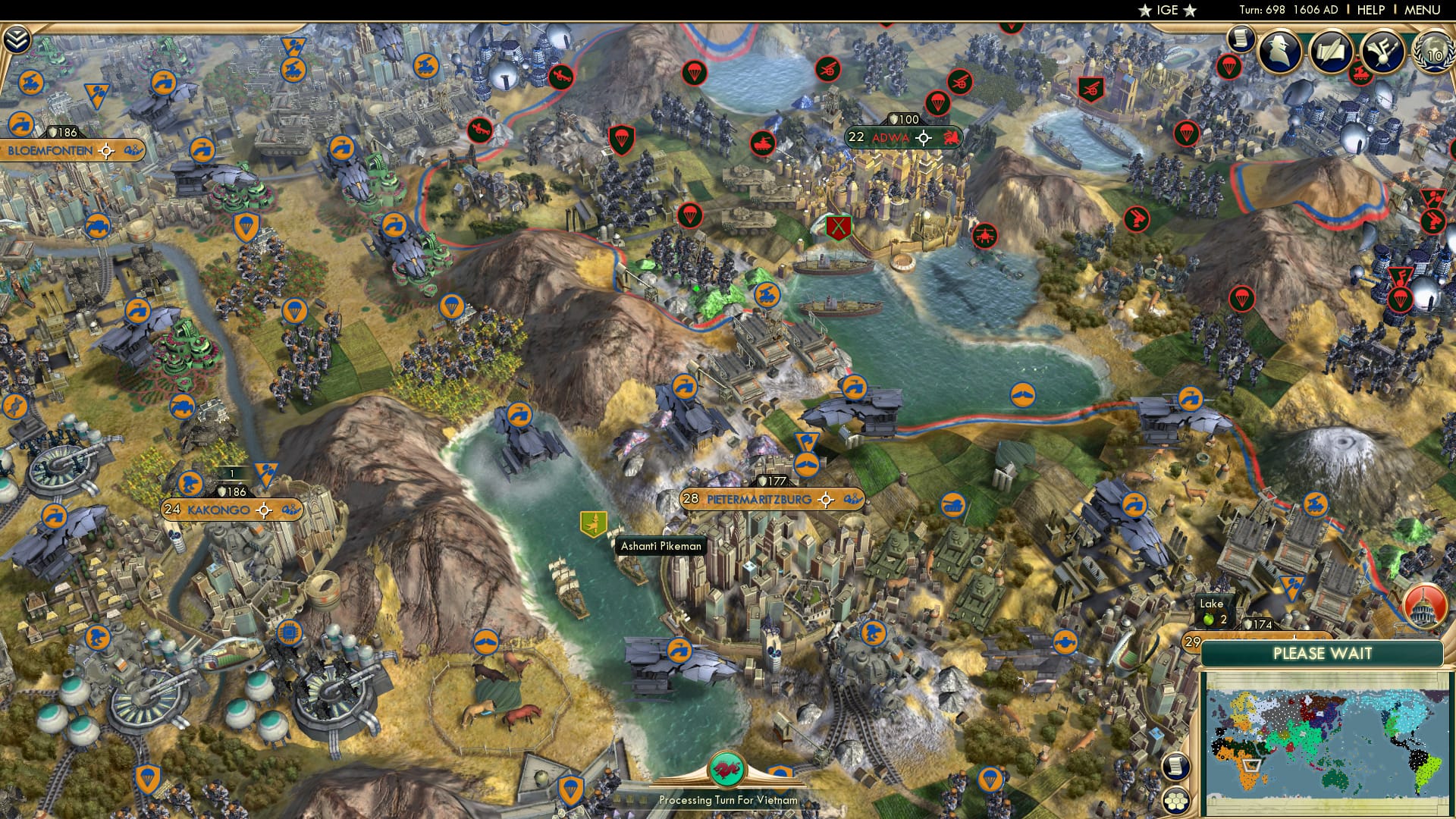Open Bloemfontein's city banner
This screenshot has width=1456, height=819.
click(x=49, y=150)
